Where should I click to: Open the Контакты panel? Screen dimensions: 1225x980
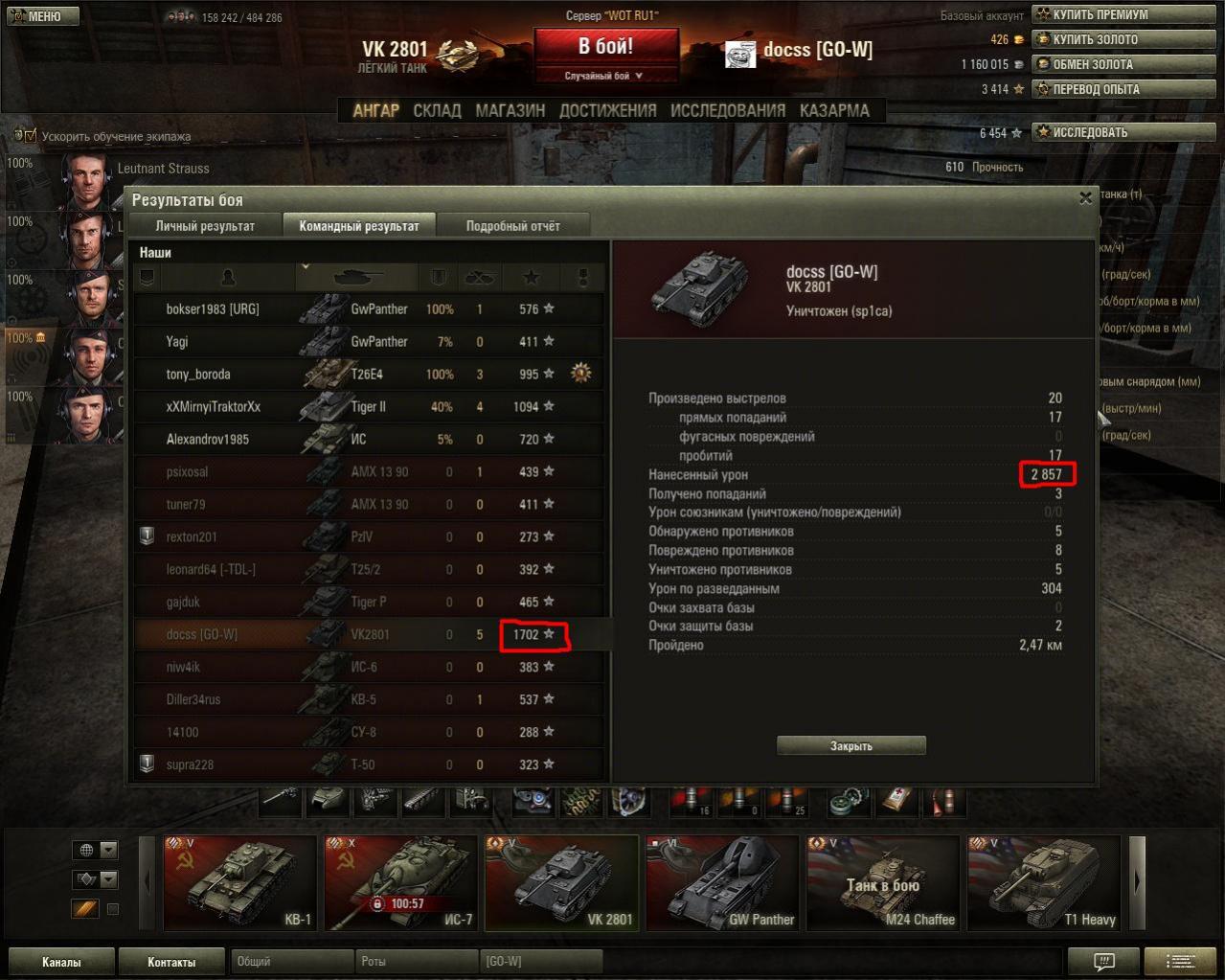point(171,962)
